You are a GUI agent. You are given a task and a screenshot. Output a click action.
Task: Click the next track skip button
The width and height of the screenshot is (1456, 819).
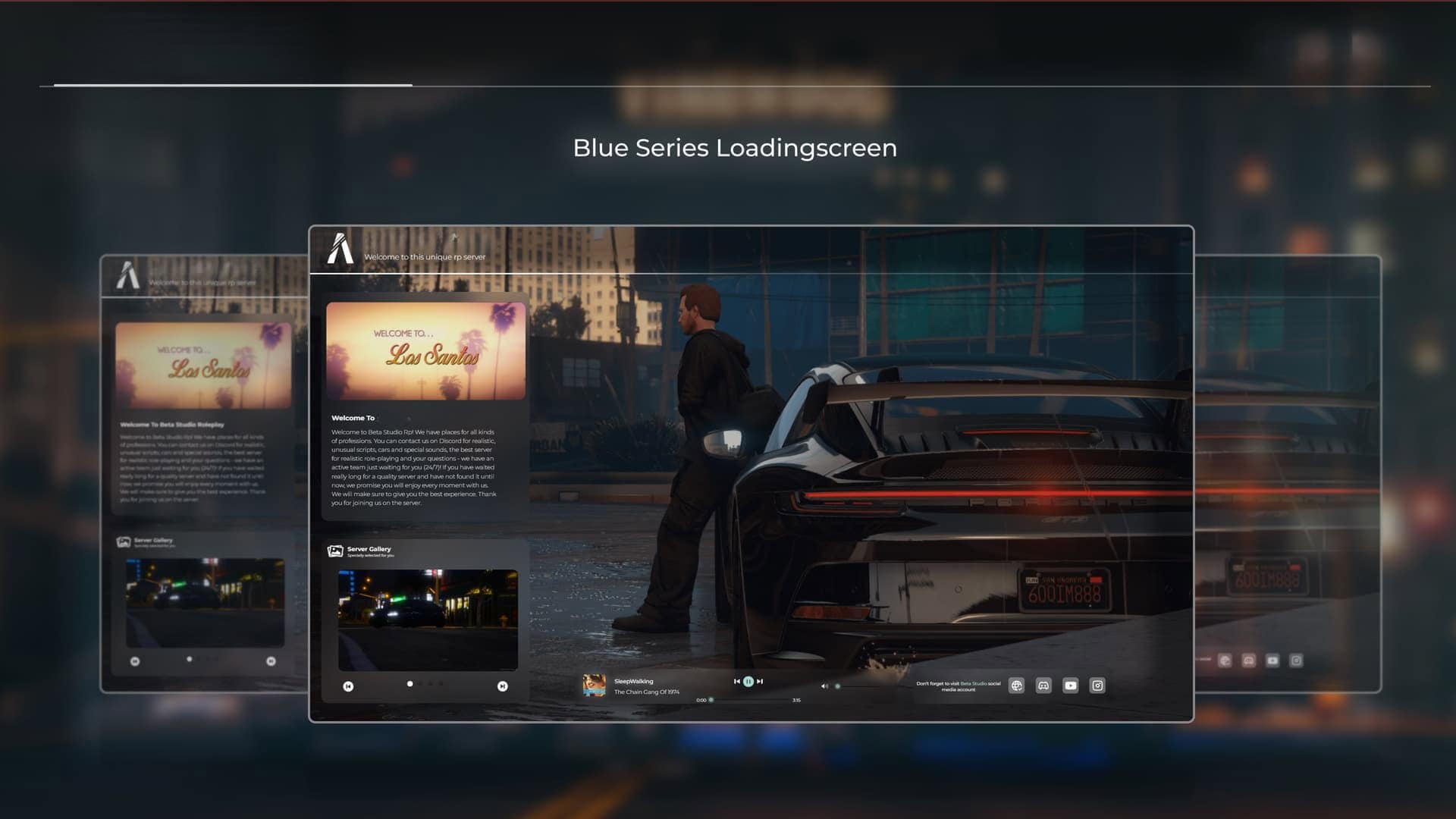click(x=758, y=682)
